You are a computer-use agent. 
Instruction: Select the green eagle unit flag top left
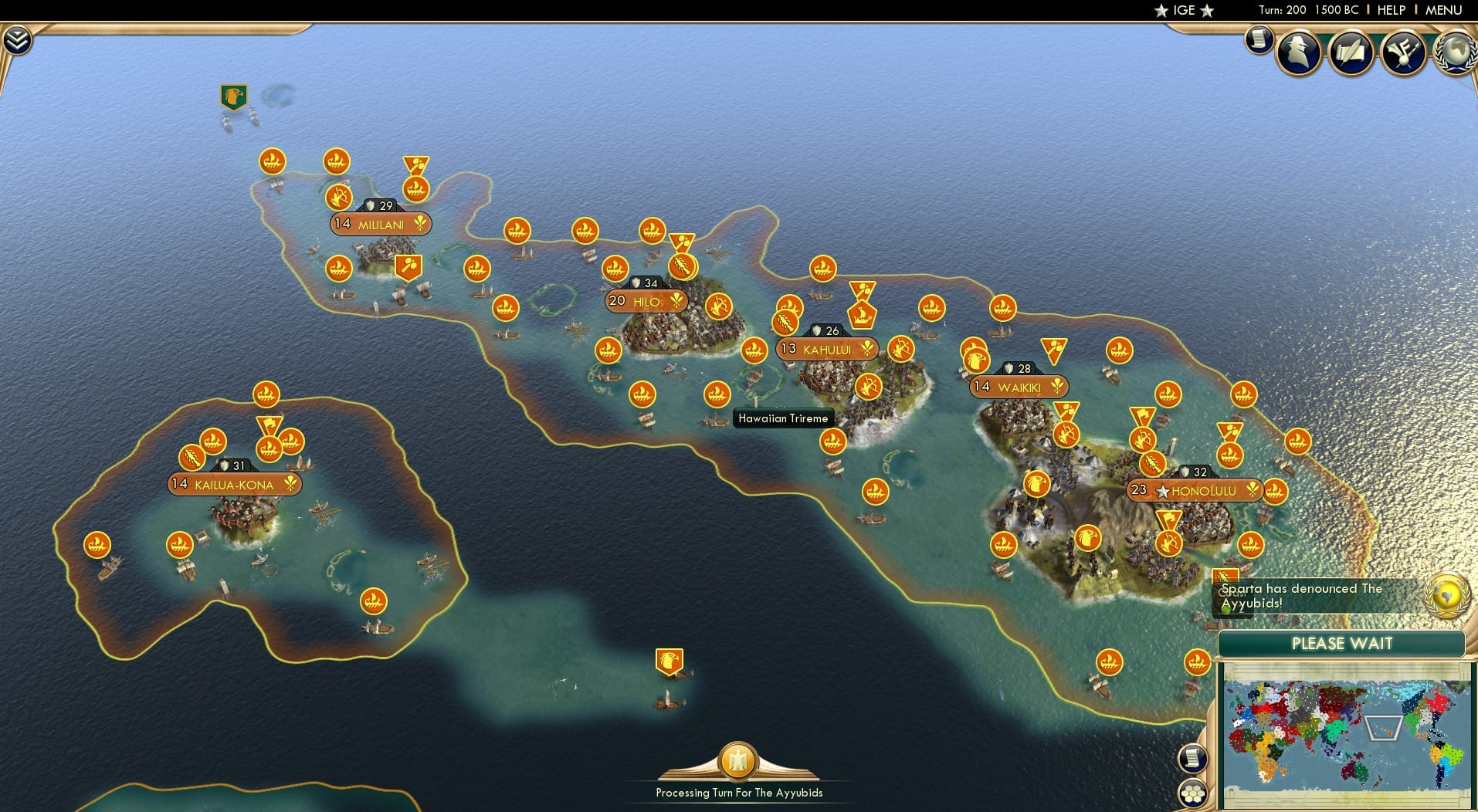point(233,98)
